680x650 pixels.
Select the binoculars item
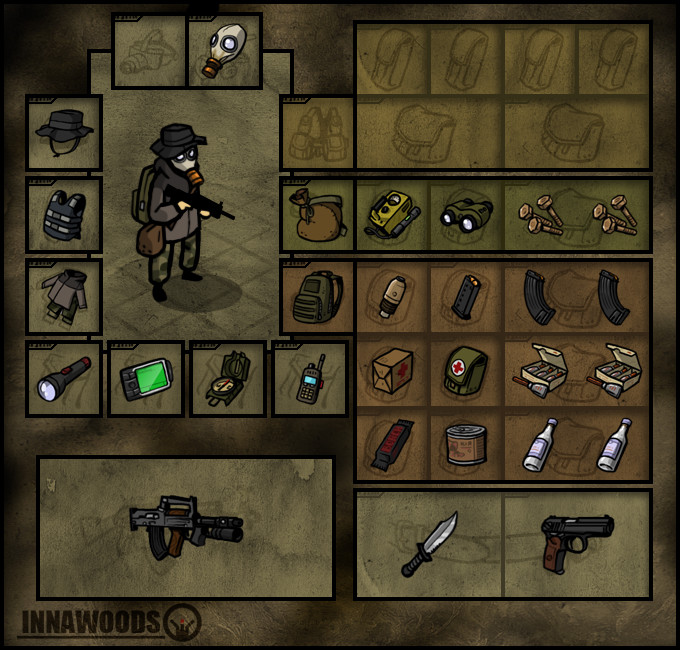tap(466, 215)
